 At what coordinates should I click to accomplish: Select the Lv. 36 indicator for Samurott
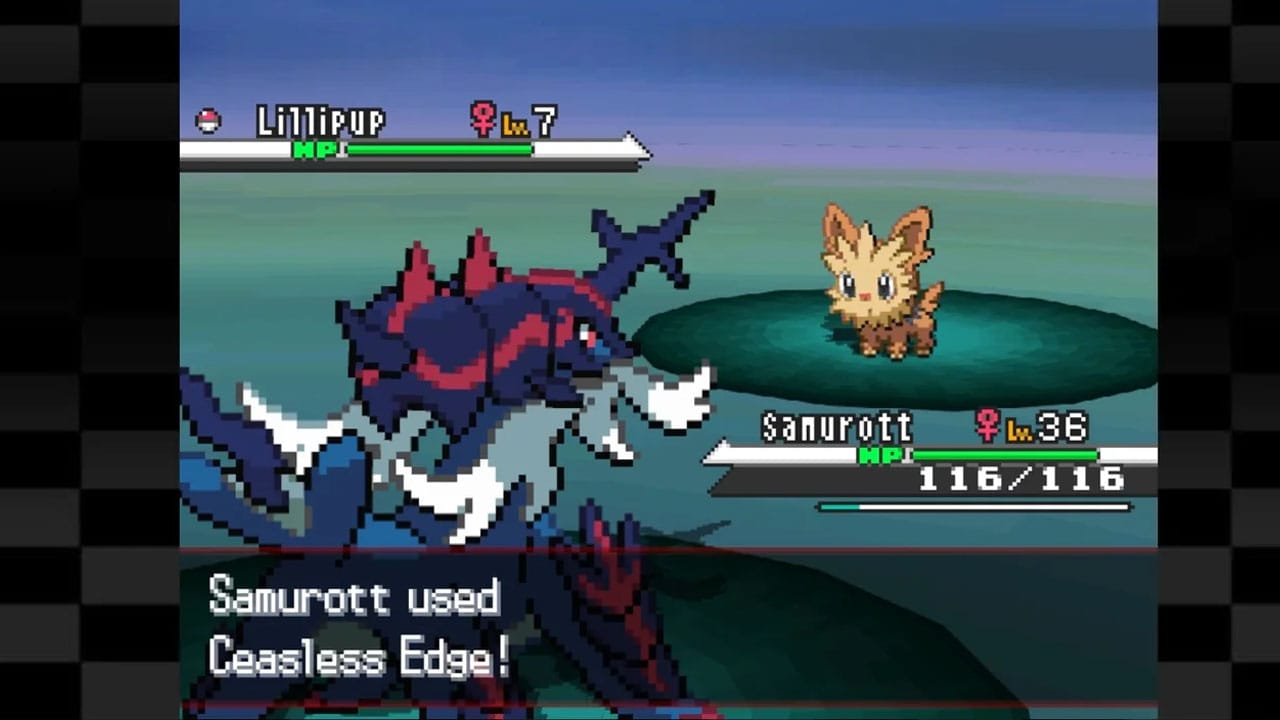pos(1044,426)
